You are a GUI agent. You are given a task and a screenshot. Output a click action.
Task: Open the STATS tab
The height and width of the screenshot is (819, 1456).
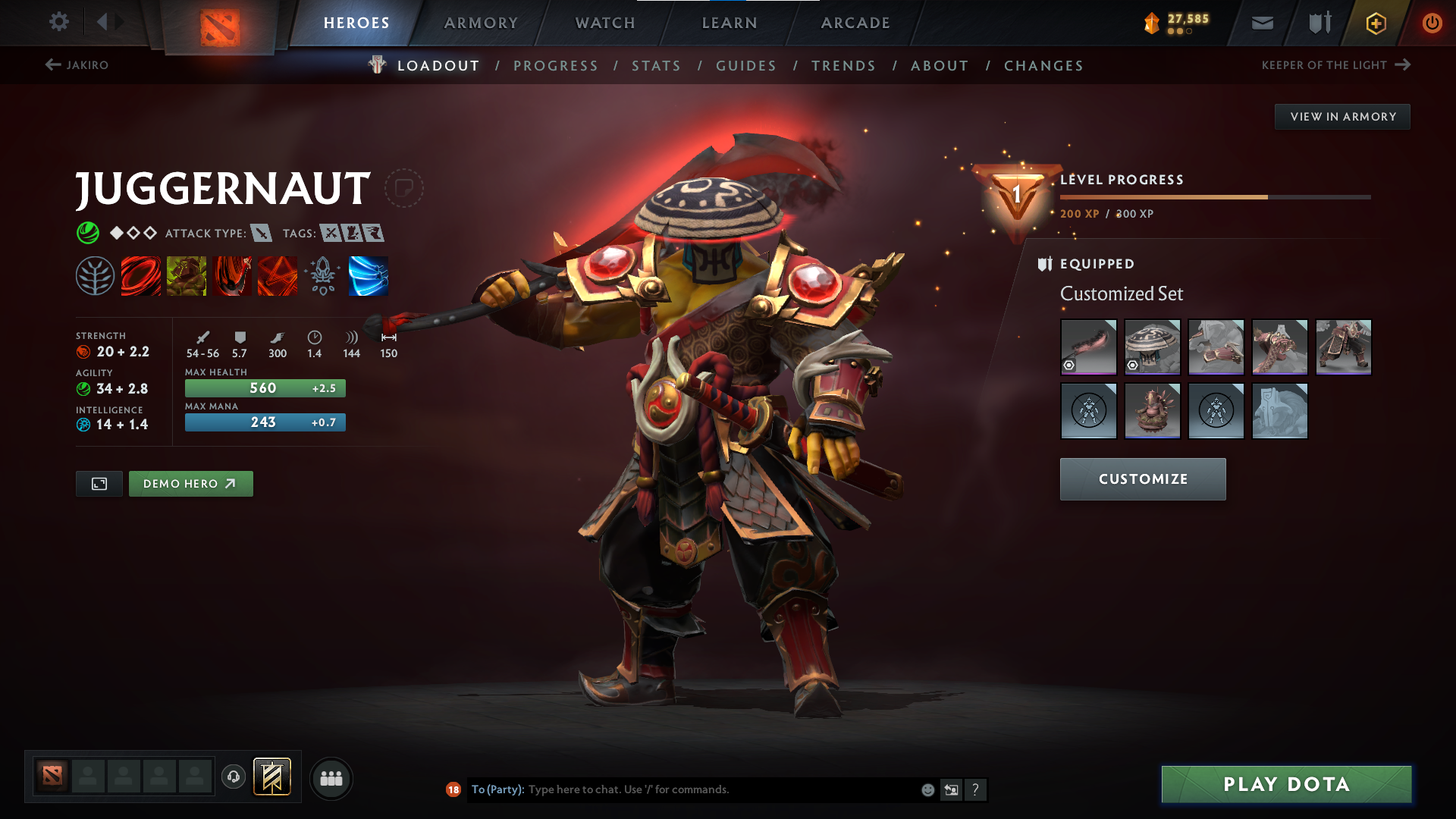pos(656,65)
